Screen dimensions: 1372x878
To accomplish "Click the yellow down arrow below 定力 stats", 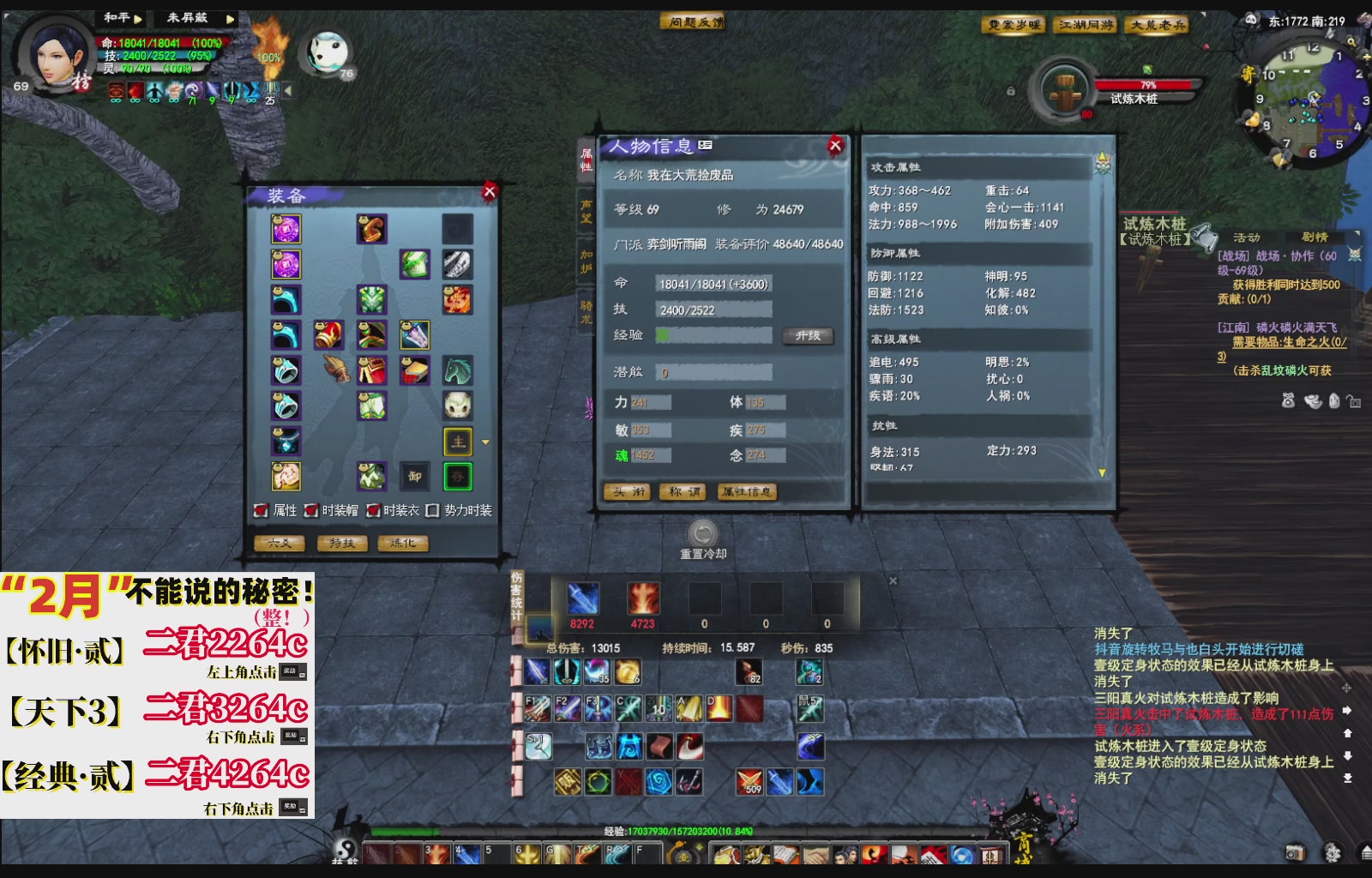I will click(1100, 471).
